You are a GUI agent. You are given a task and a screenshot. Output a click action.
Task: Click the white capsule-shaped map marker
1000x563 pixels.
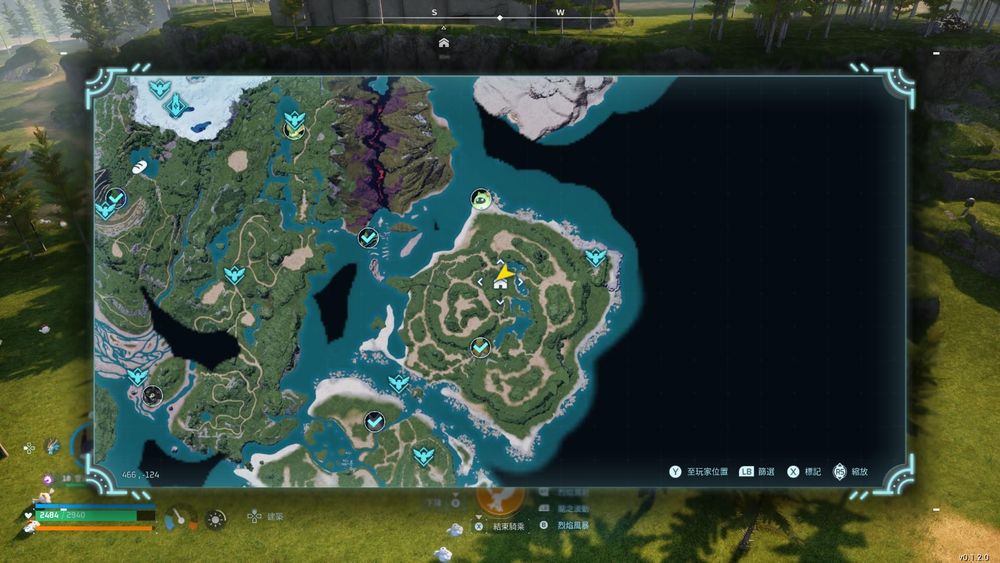[x=139, y=166]
